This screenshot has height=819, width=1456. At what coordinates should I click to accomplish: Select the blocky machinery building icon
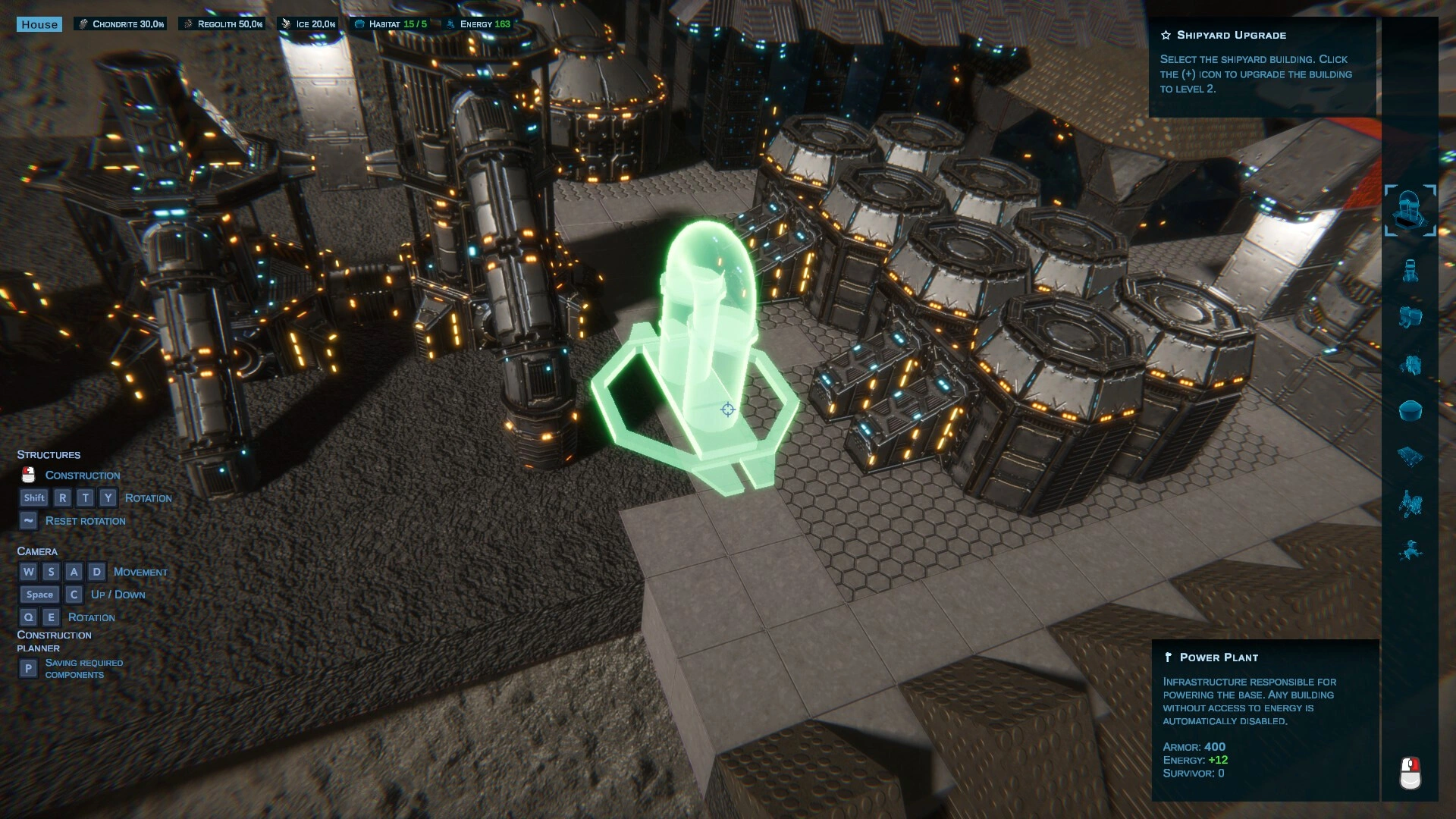[x=1410, y=365]
